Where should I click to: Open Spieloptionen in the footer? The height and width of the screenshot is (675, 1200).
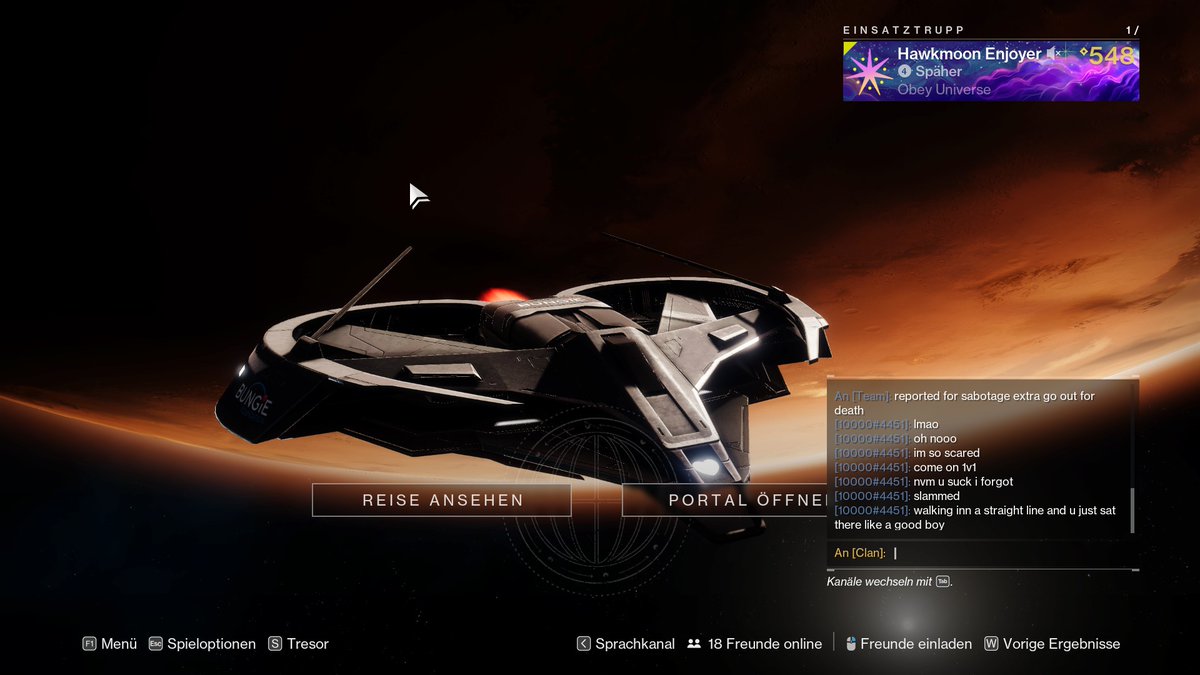click(x=202, y=644)
